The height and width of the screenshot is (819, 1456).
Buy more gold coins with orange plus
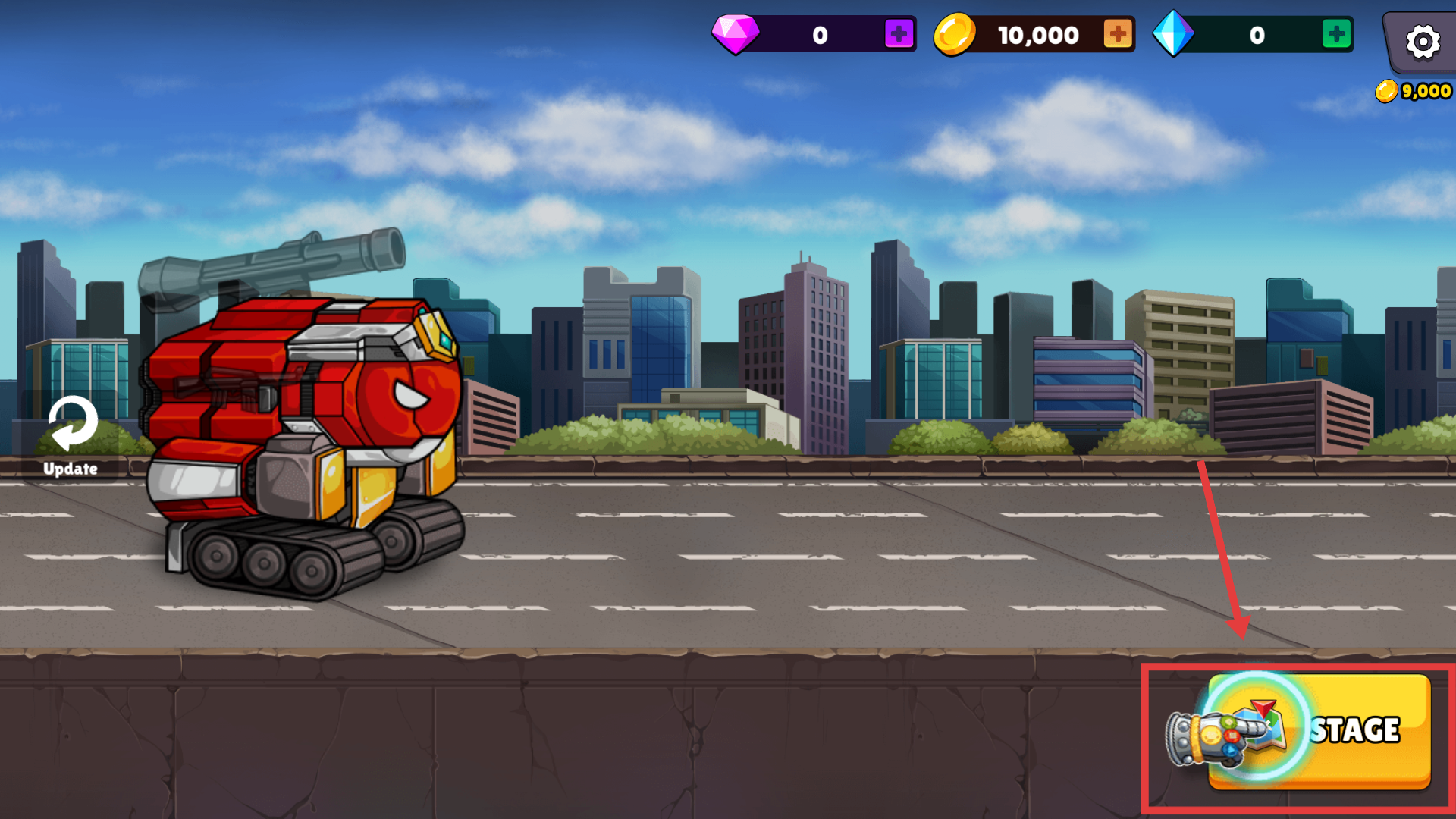pos(1117,34)
